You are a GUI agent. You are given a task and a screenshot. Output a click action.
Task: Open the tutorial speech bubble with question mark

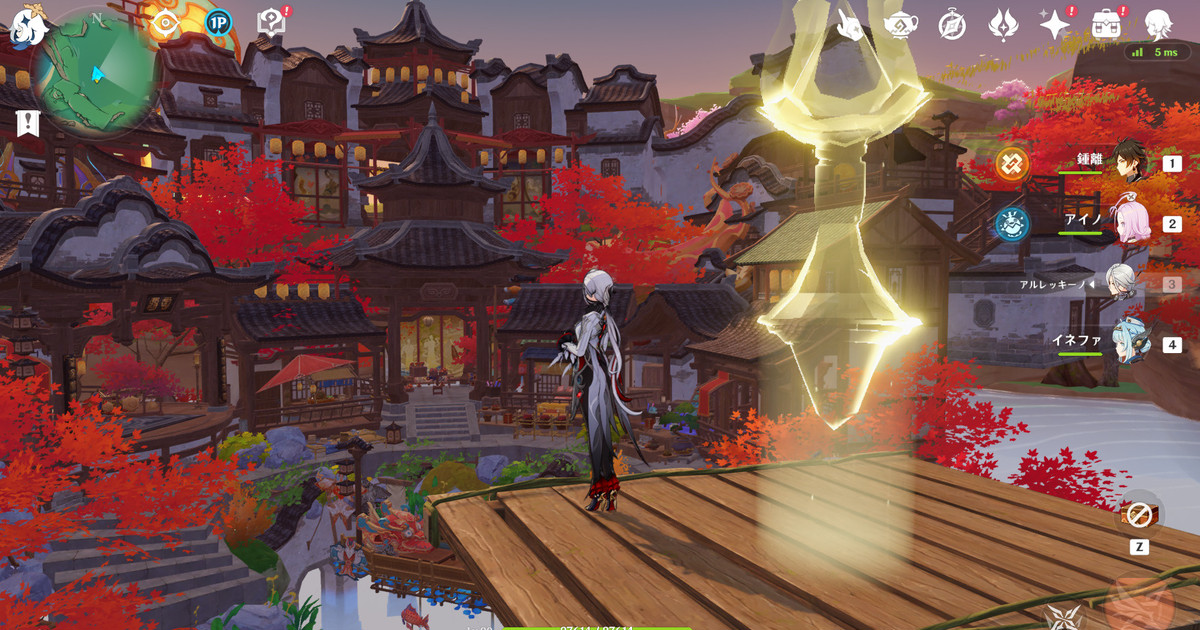coord(272,22)
